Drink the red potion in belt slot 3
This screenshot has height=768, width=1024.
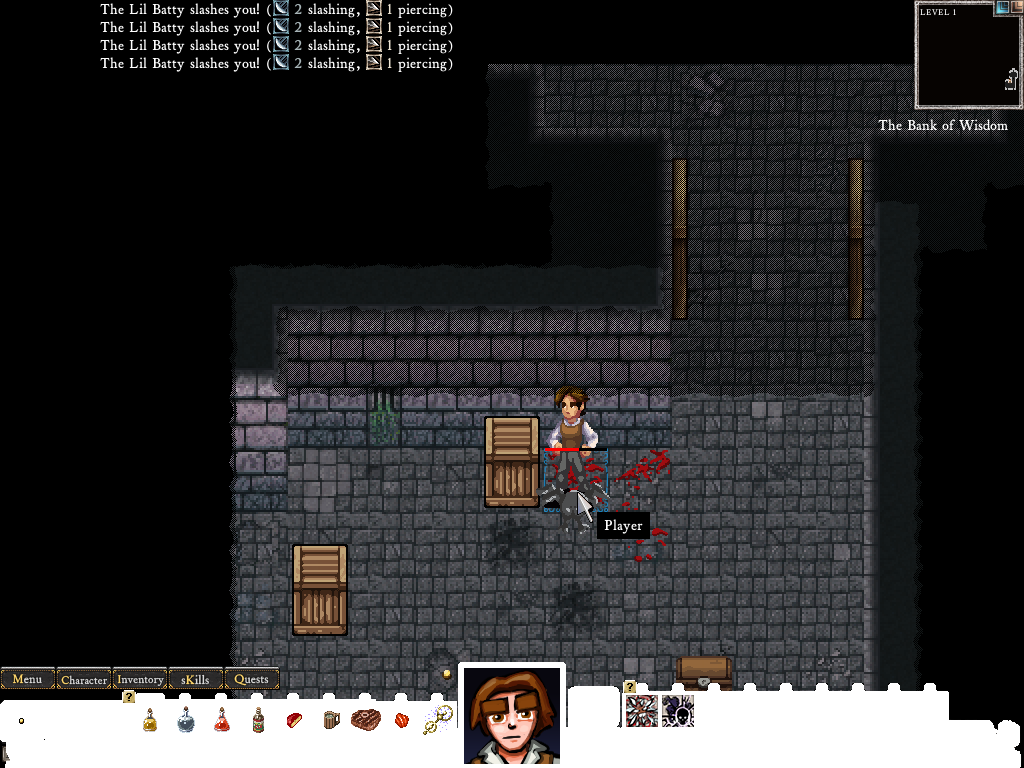[222, 719]
